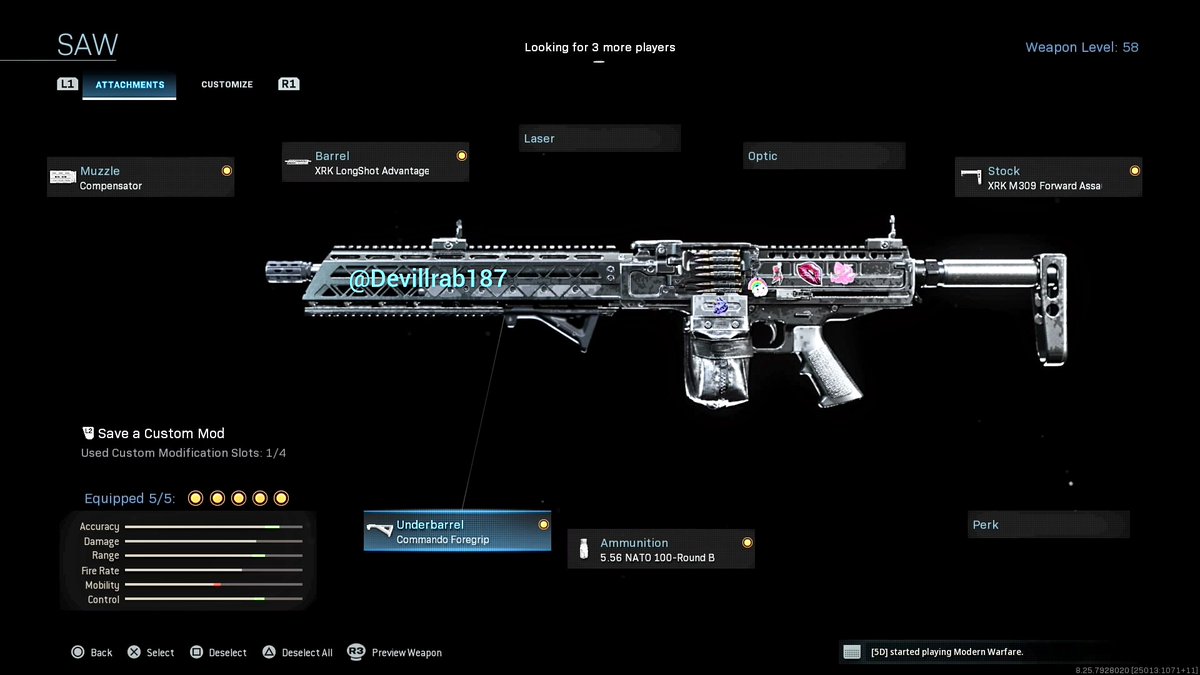Select the Muzzle Compensator slot
The width and height of the screenshot is (1200, 675).
(141, 178)
